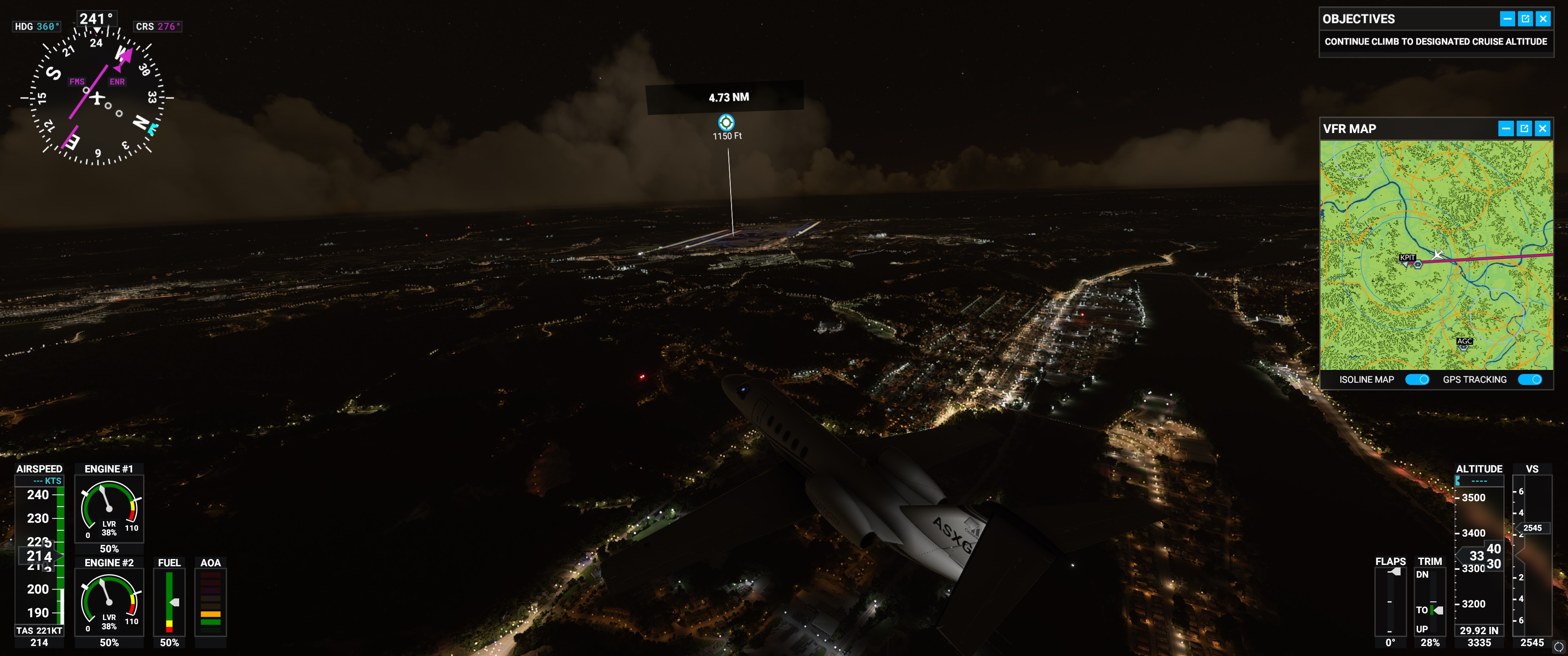Pop out the Objectives window

click(1525, 19)
